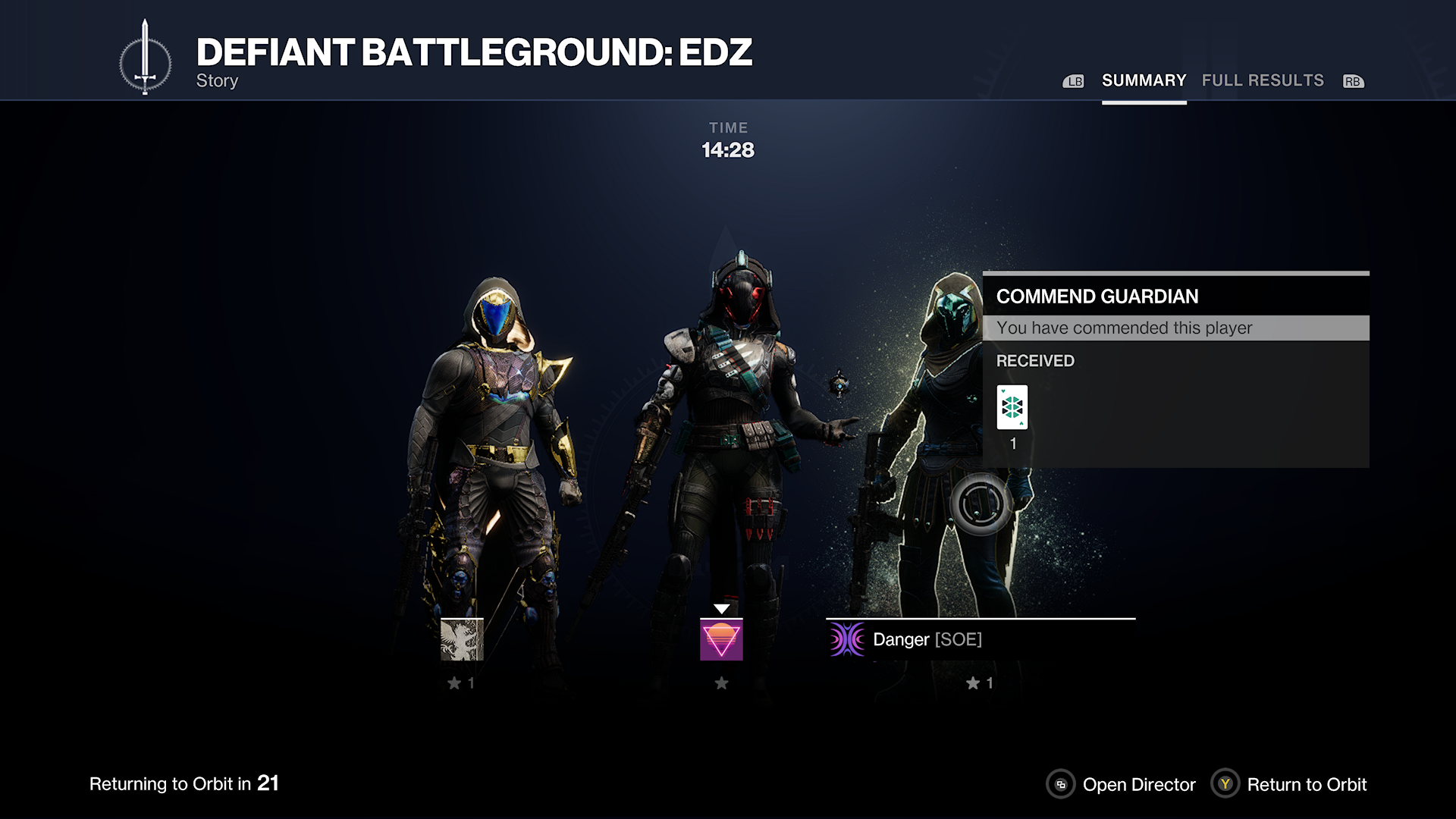Expand the white arrow above middle player emblem
This screenshot has height=819, width=1456.
coord(720,607)
